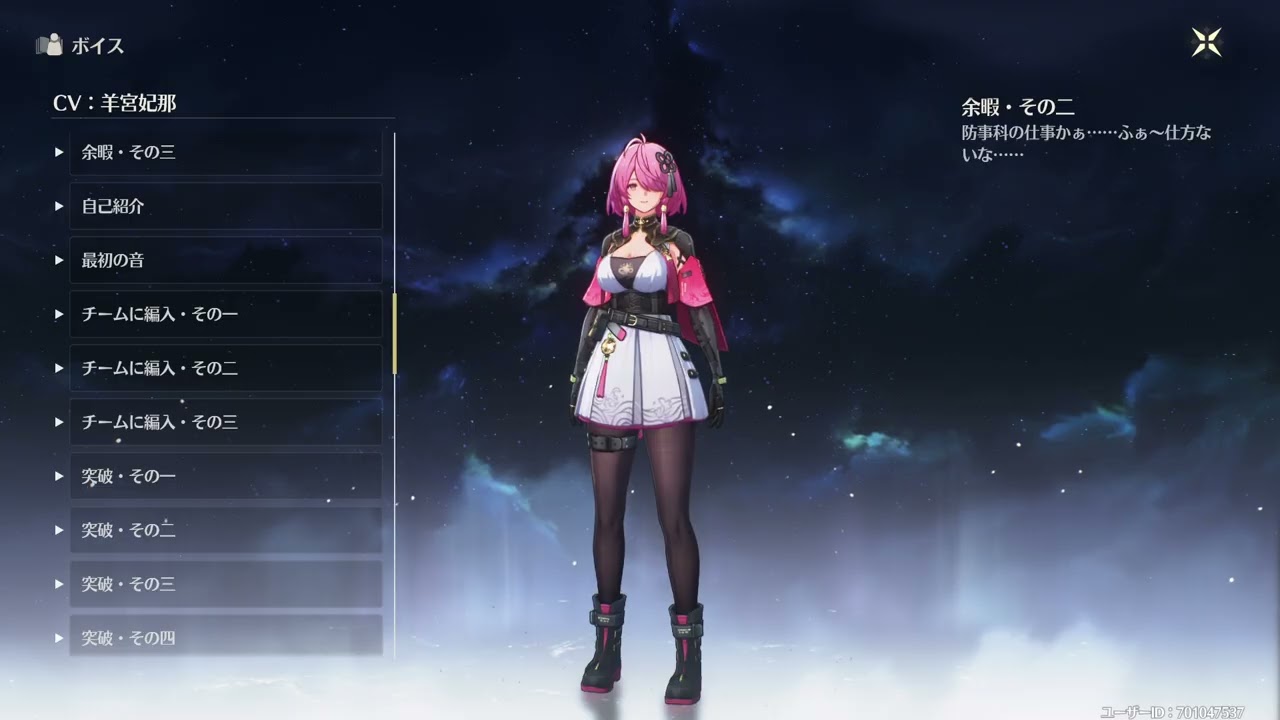Click the play triangle beside 自己紹介
This screenshot has width=1280, height=720.
tap(58, 206)
